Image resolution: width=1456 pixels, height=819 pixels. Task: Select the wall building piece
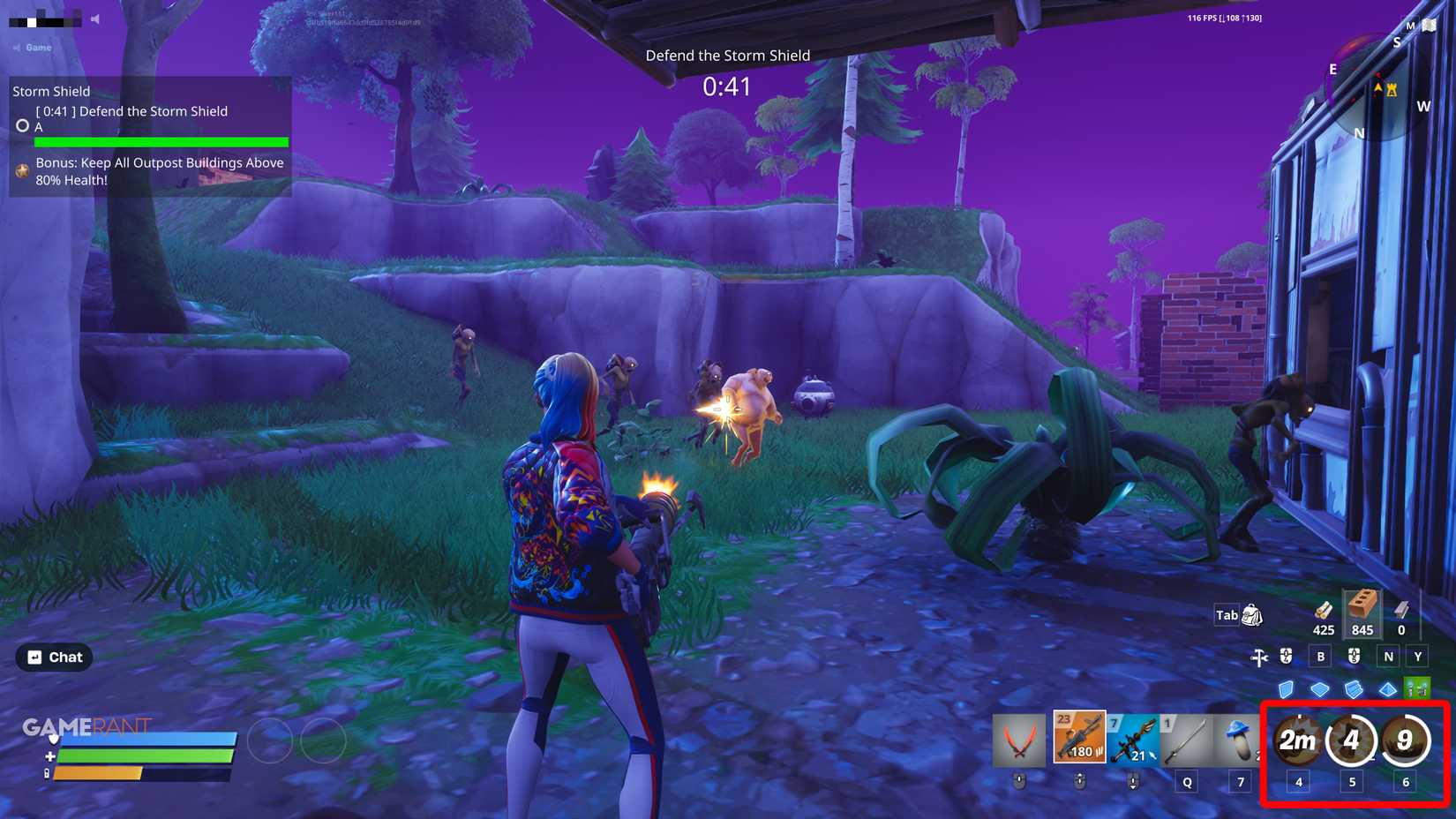click(x=1286, y=688)
